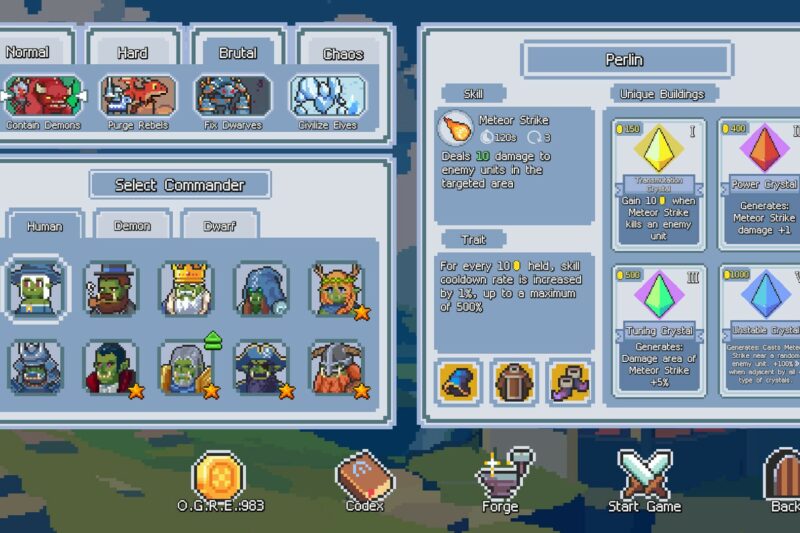Choose the Brutal difficulty tab
Viewport: 800px width, 533px height.
coord(237,53)
